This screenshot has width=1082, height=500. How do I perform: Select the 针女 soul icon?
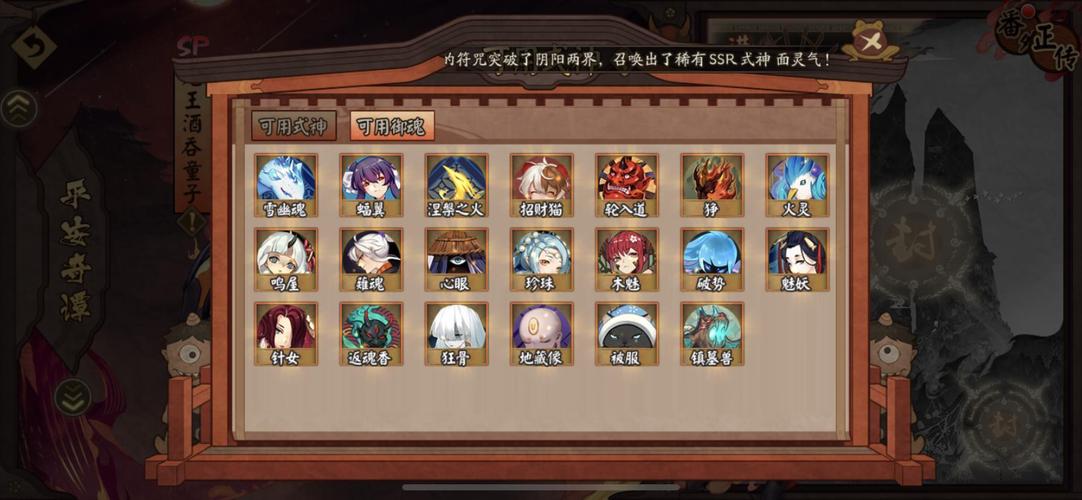tap(286, 329)
